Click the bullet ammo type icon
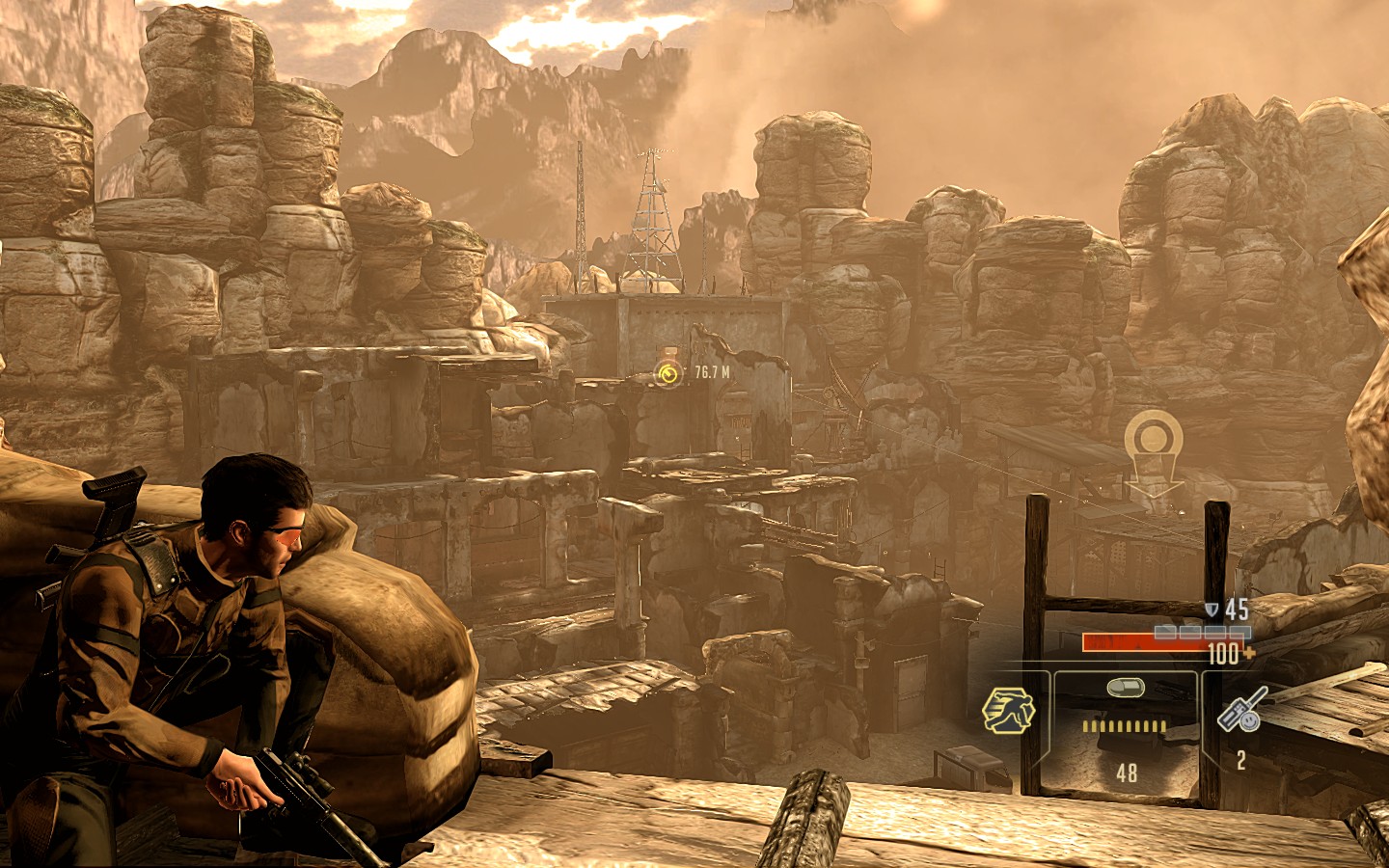 (1124, 687)
